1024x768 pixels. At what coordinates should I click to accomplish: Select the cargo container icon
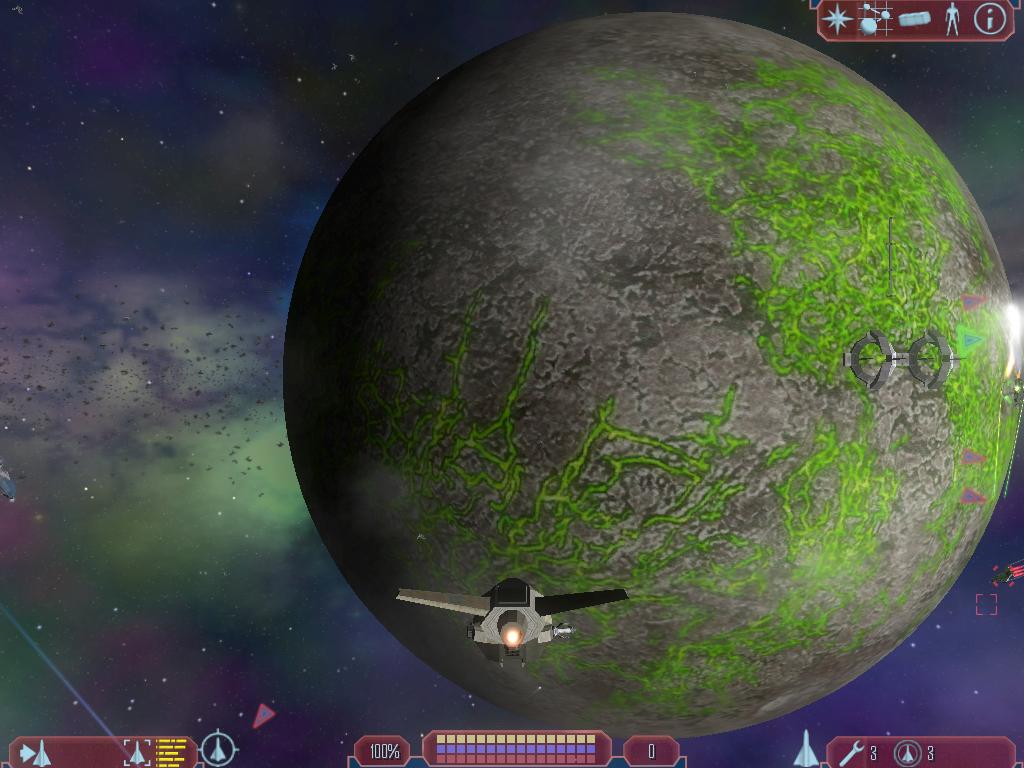(914, 19)
